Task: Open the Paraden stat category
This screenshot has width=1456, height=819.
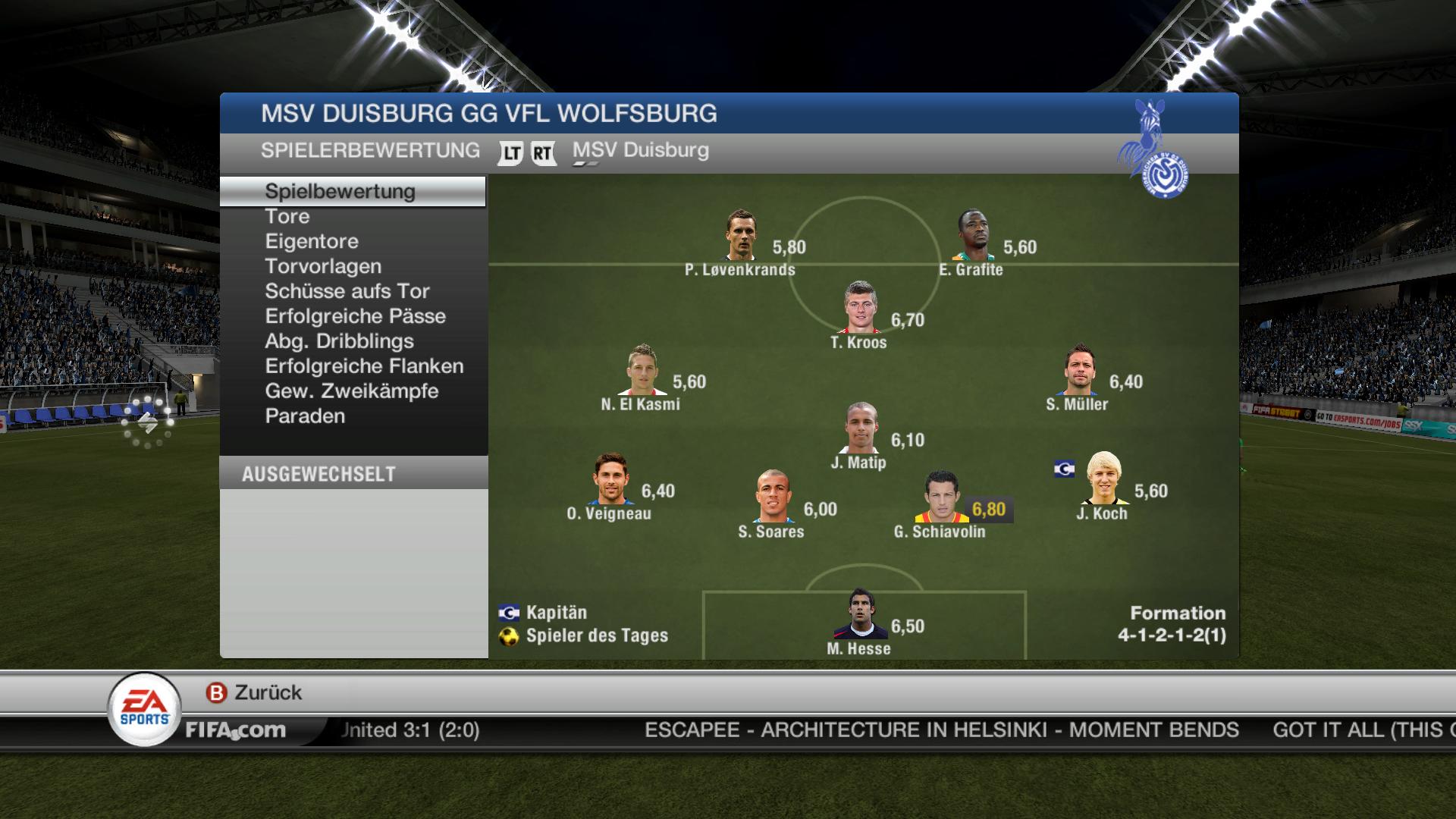Action: (305, 417)
